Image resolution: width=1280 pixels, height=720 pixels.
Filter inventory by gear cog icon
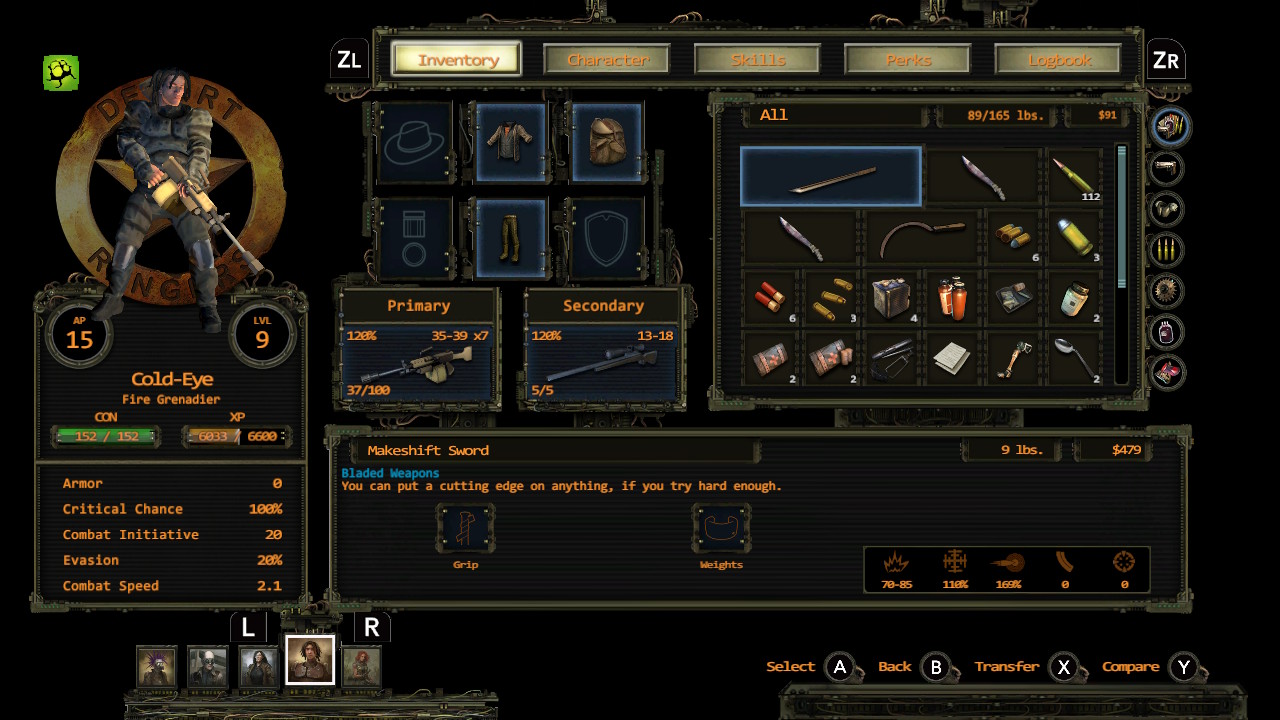pyautogui.click(x=1166, y=291)
